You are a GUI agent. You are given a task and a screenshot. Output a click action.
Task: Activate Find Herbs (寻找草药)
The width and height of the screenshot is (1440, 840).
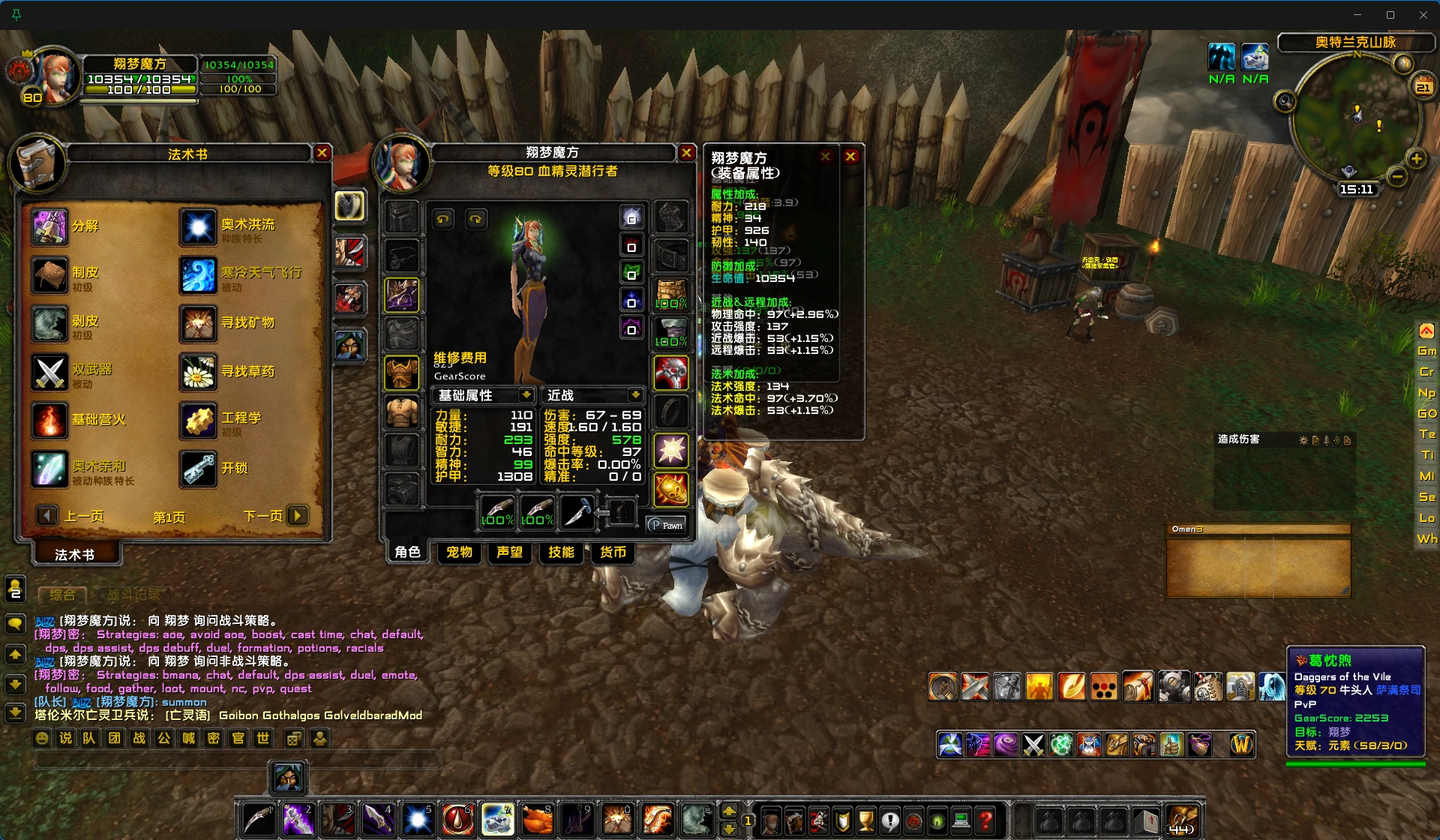click(x=198, y=372)
